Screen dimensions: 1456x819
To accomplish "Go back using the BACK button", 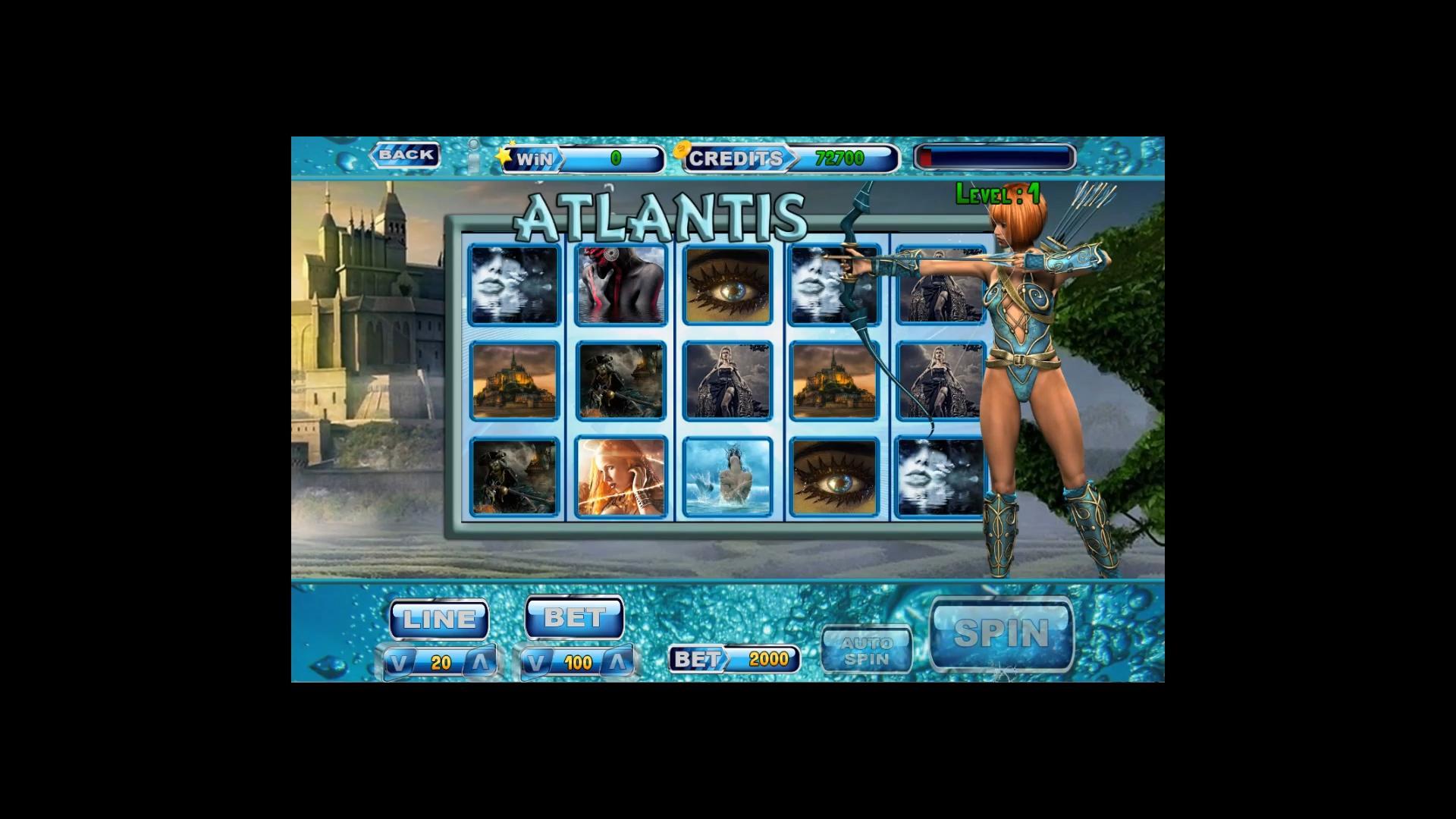I will [x=405, y=155].
